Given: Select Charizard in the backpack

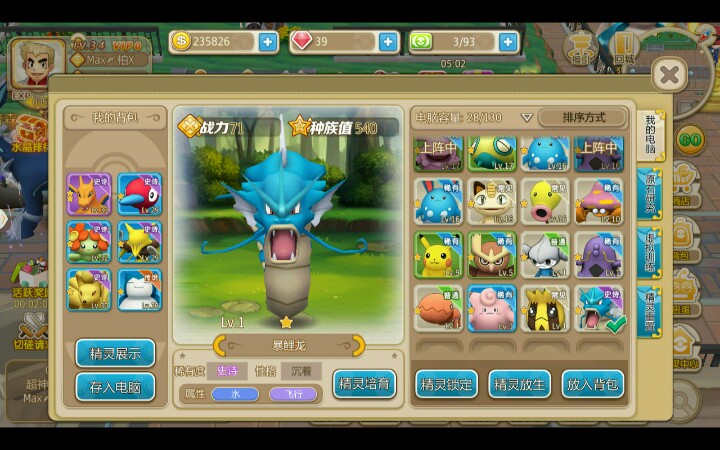Looking at the screenshot, I should click(87, 193).
